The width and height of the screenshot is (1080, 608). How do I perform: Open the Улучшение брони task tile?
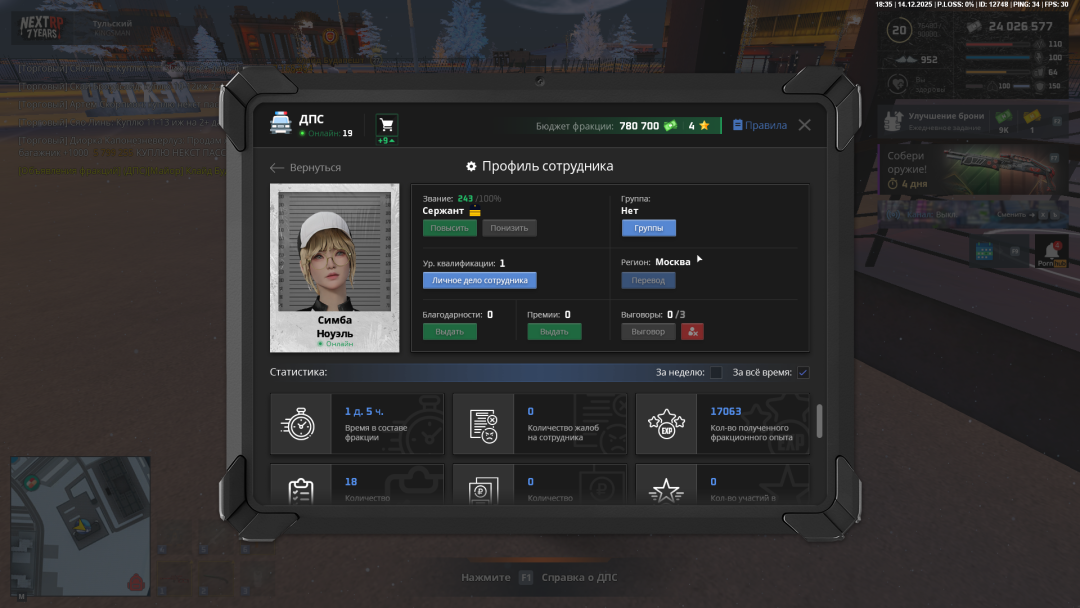945,121
